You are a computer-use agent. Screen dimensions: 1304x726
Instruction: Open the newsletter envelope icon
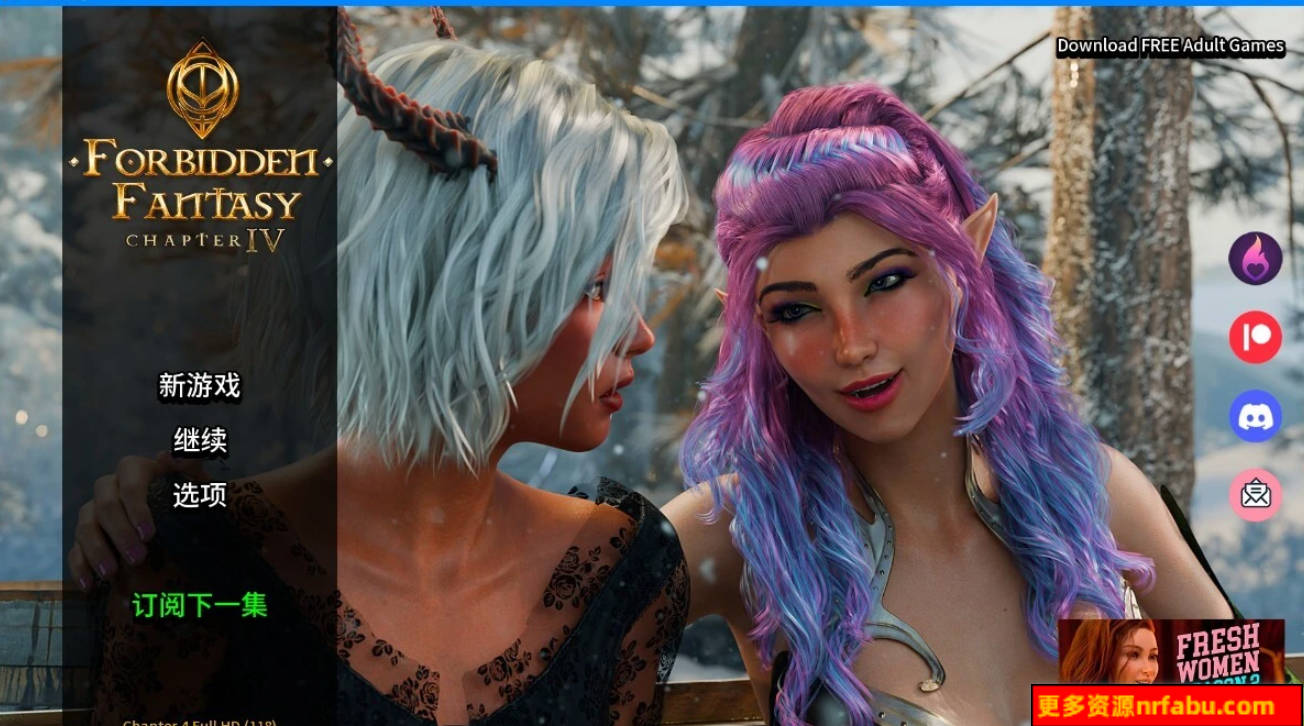pyautogui.click(x=1255, y=494)
